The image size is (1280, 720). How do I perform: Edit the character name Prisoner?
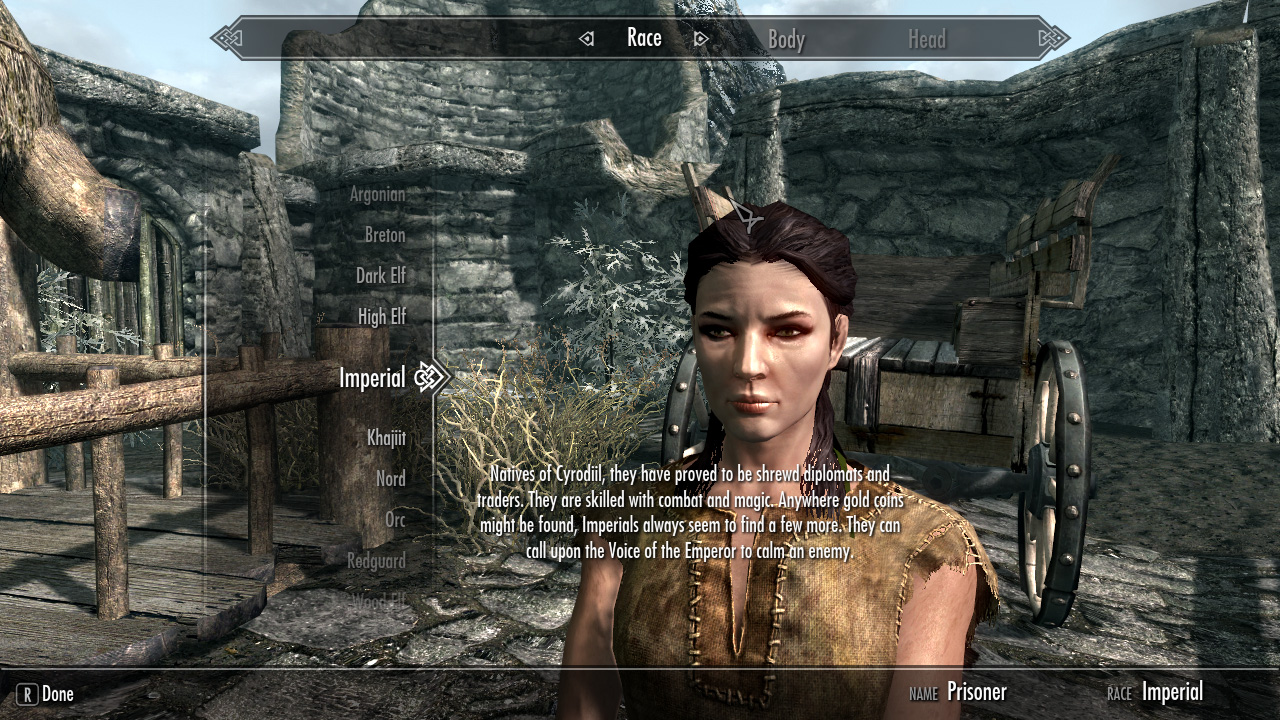[x=976, y=691]
